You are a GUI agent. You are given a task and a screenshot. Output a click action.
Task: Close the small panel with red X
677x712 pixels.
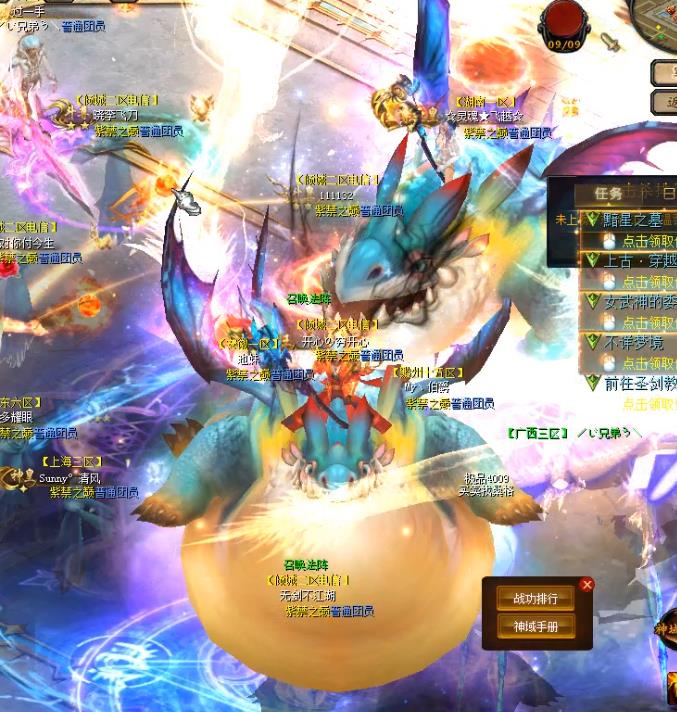click(587, 584)
